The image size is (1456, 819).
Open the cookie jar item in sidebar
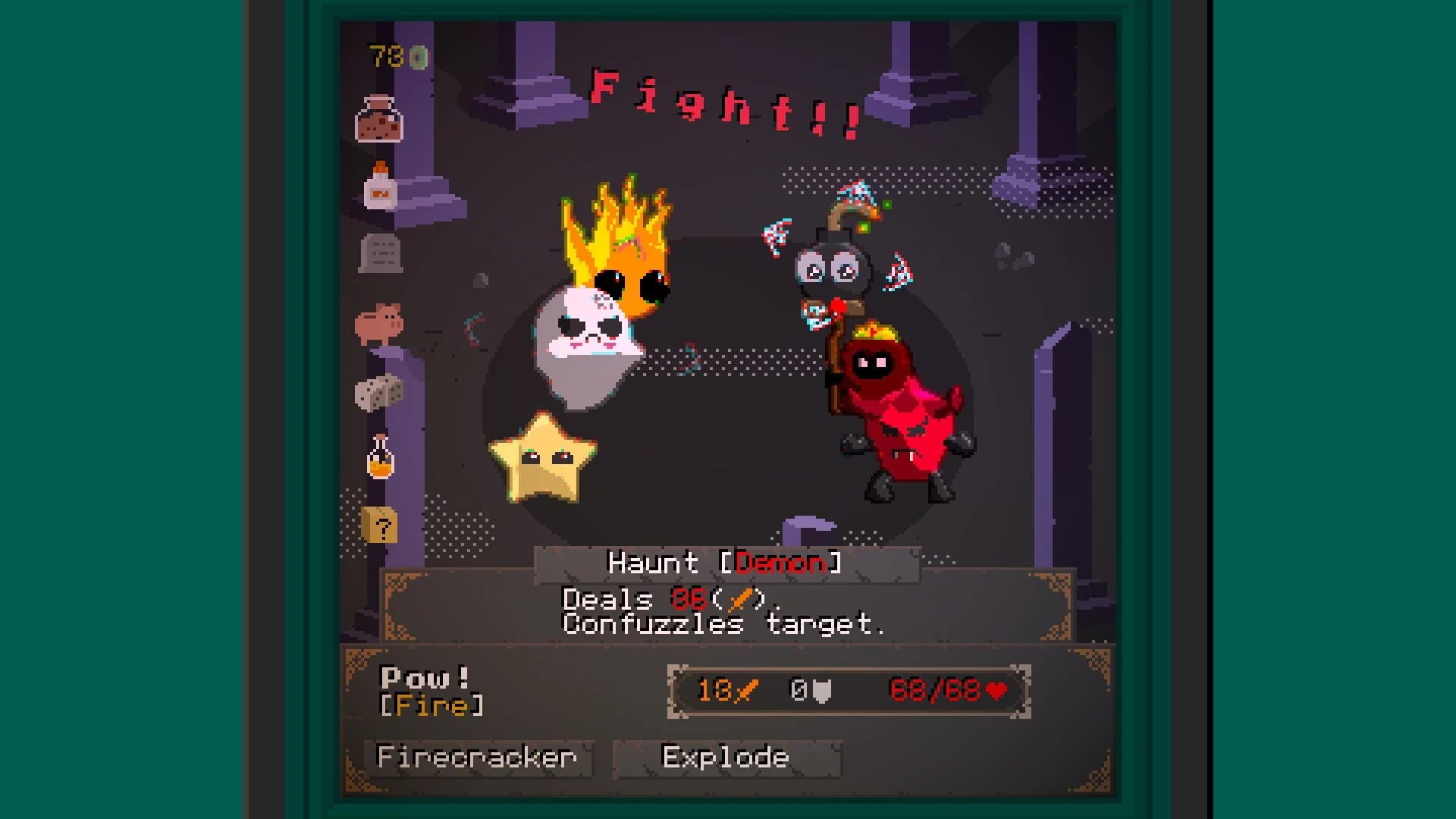(x=379, y=119)
